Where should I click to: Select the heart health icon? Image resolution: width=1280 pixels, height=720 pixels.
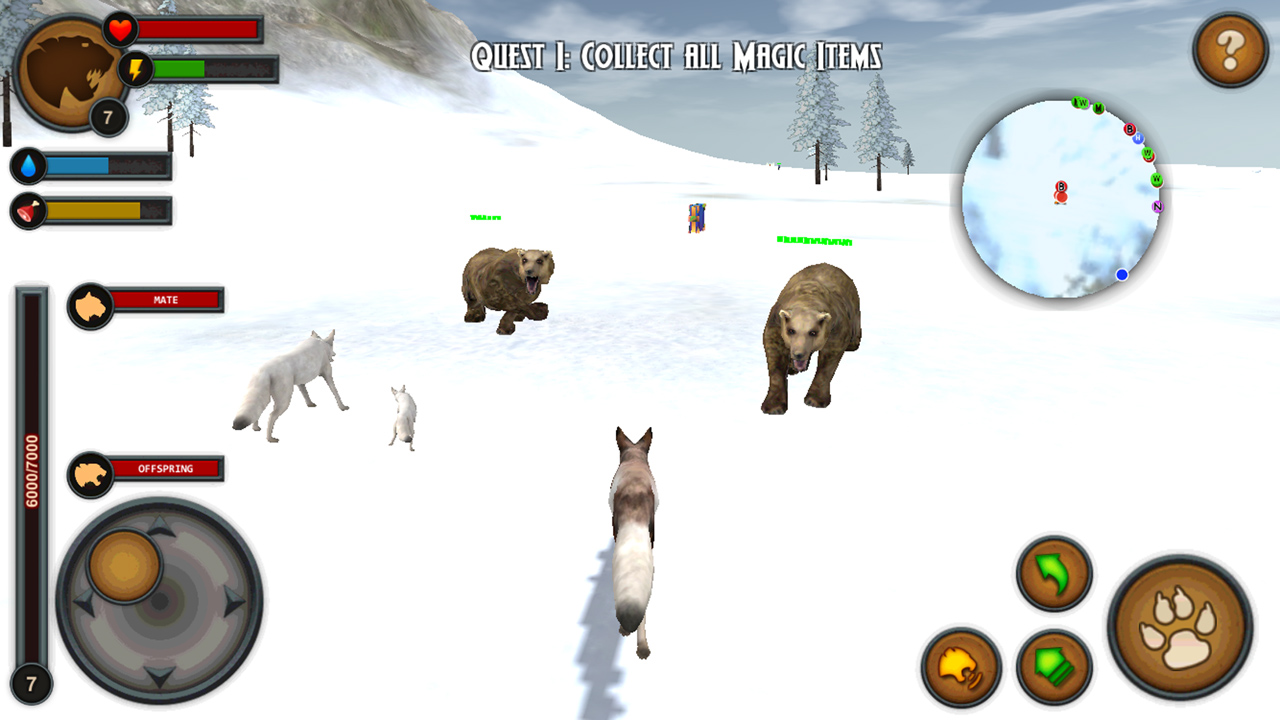click(x=119, y=30)
